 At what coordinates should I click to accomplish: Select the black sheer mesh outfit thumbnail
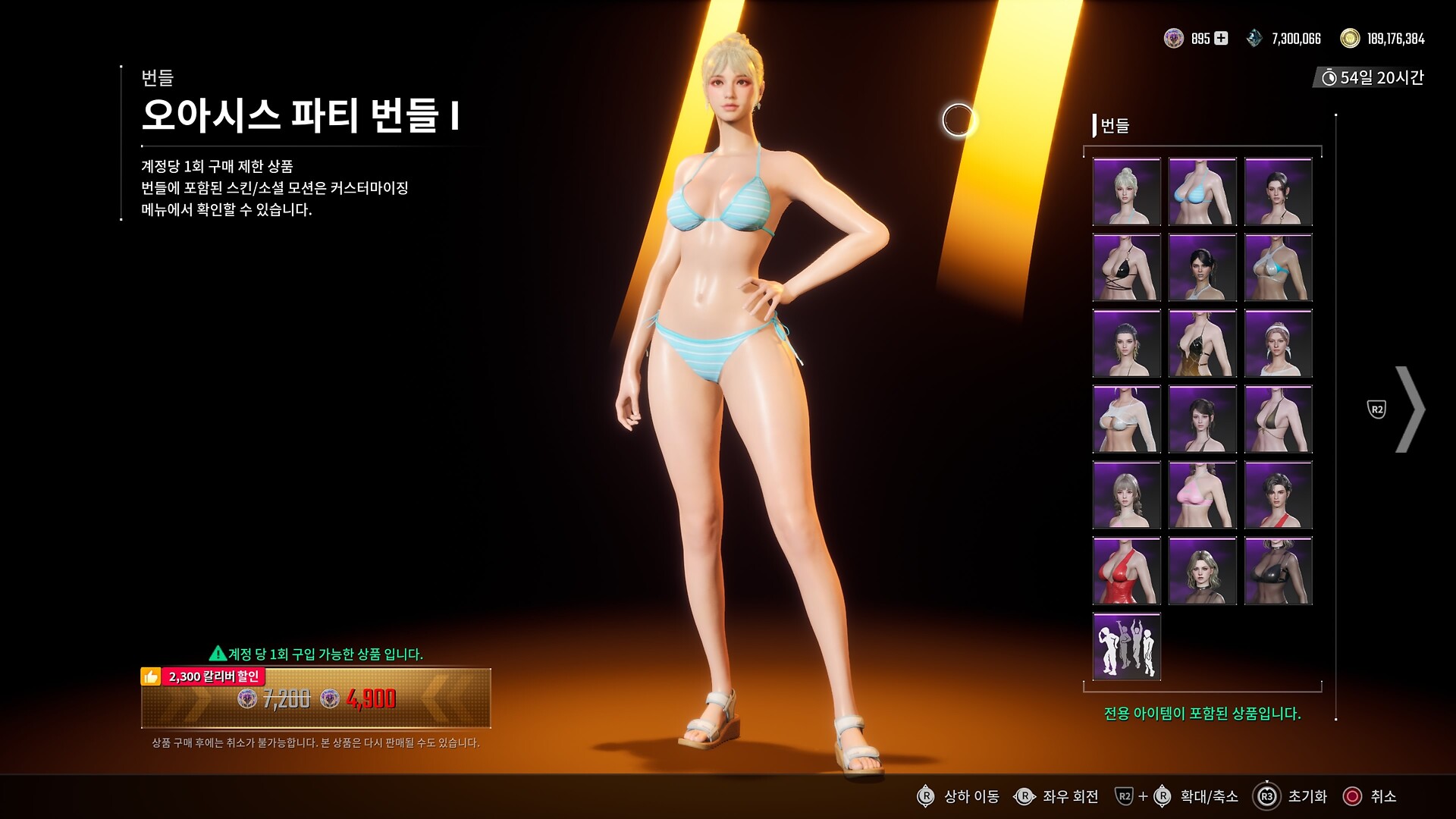pos(1278,571)
